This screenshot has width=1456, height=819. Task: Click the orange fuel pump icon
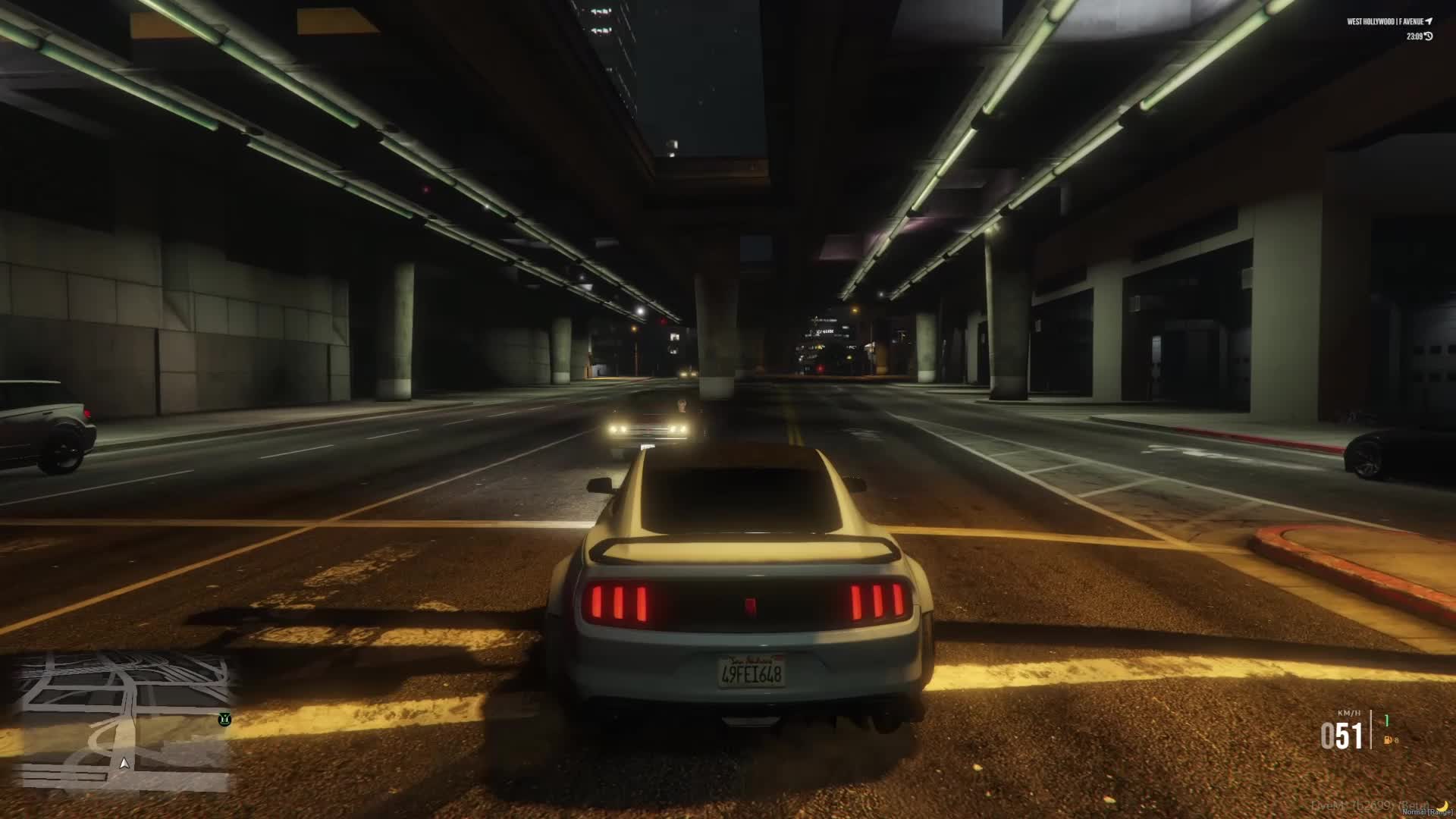(1389, 740)
